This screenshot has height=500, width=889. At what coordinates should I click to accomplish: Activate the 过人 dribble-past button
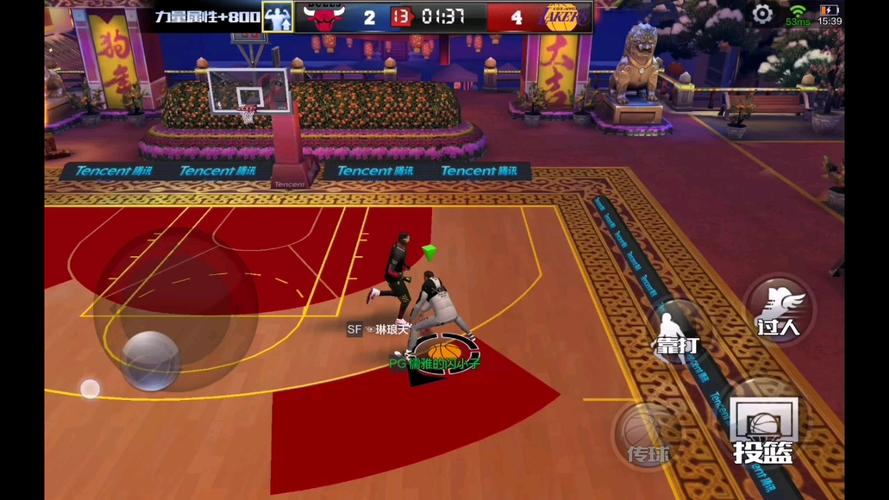778,308
